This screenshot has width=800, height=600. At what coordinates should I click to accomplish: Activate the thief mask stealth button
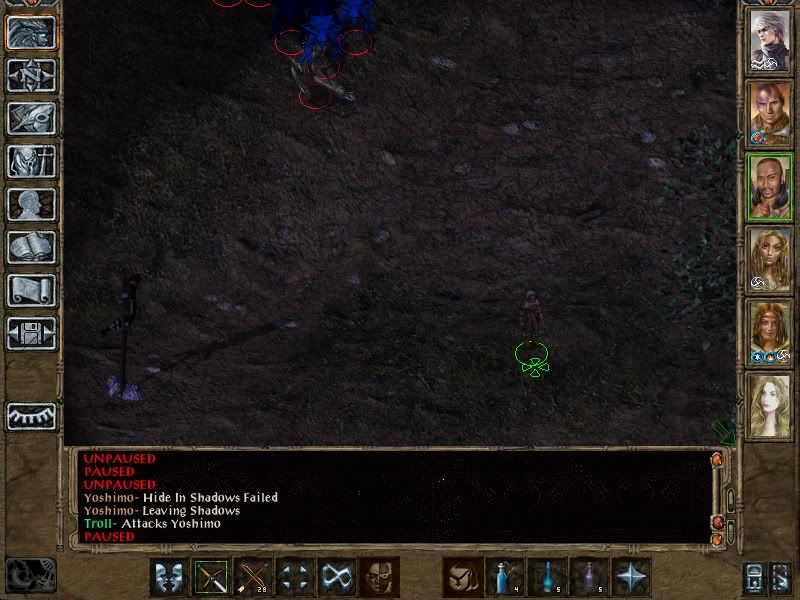point(379,577)
